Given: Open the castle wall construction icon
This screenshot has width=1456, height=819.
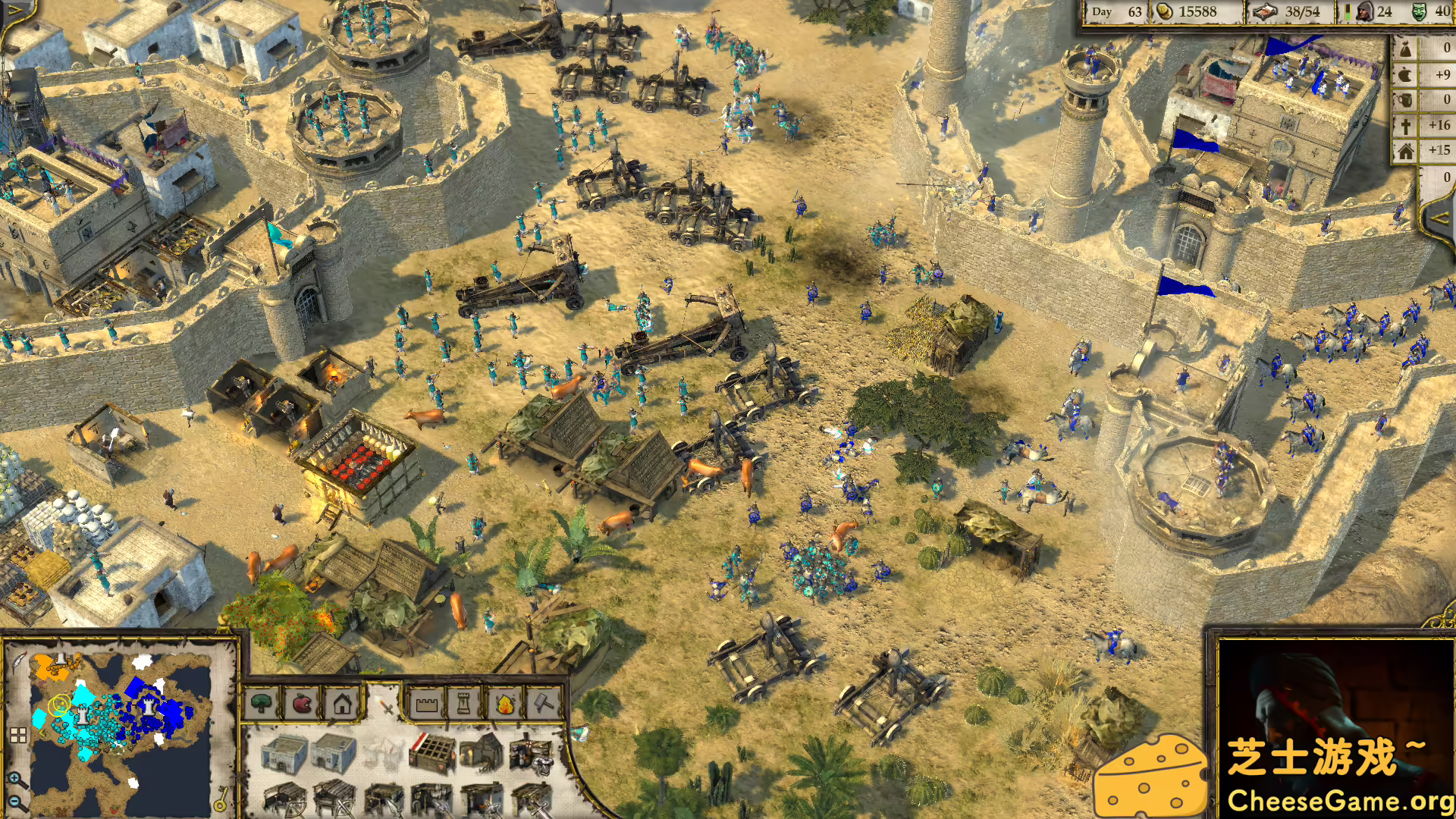Looking at the screenshot, I should coord(427,704).
